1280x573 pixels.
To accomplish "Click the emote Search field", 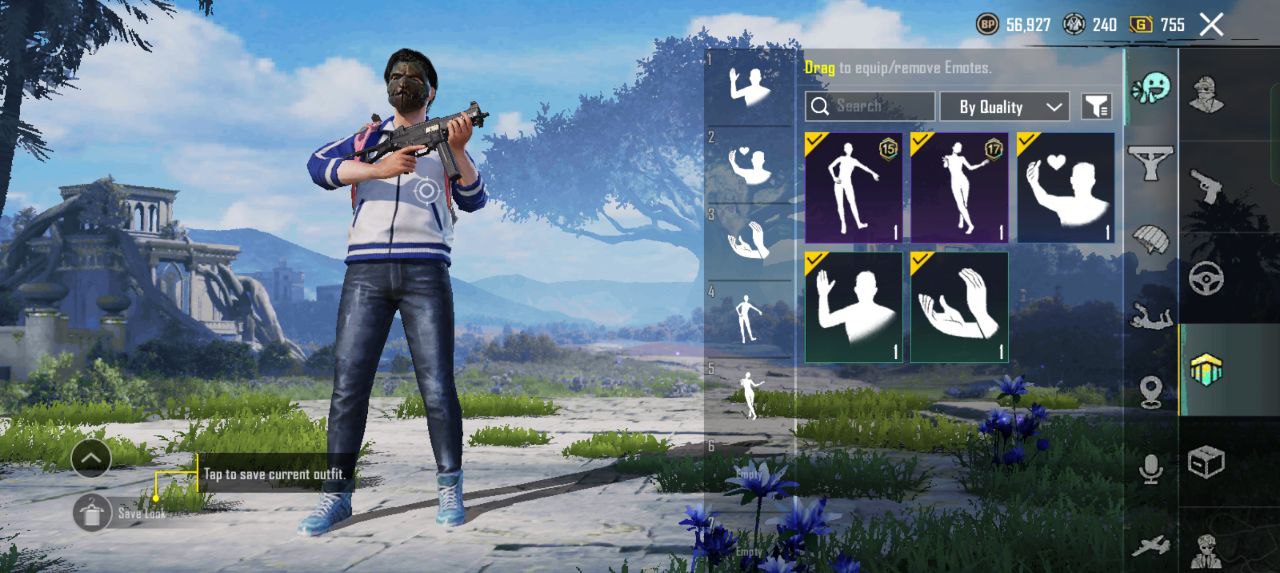I will 870,106.
